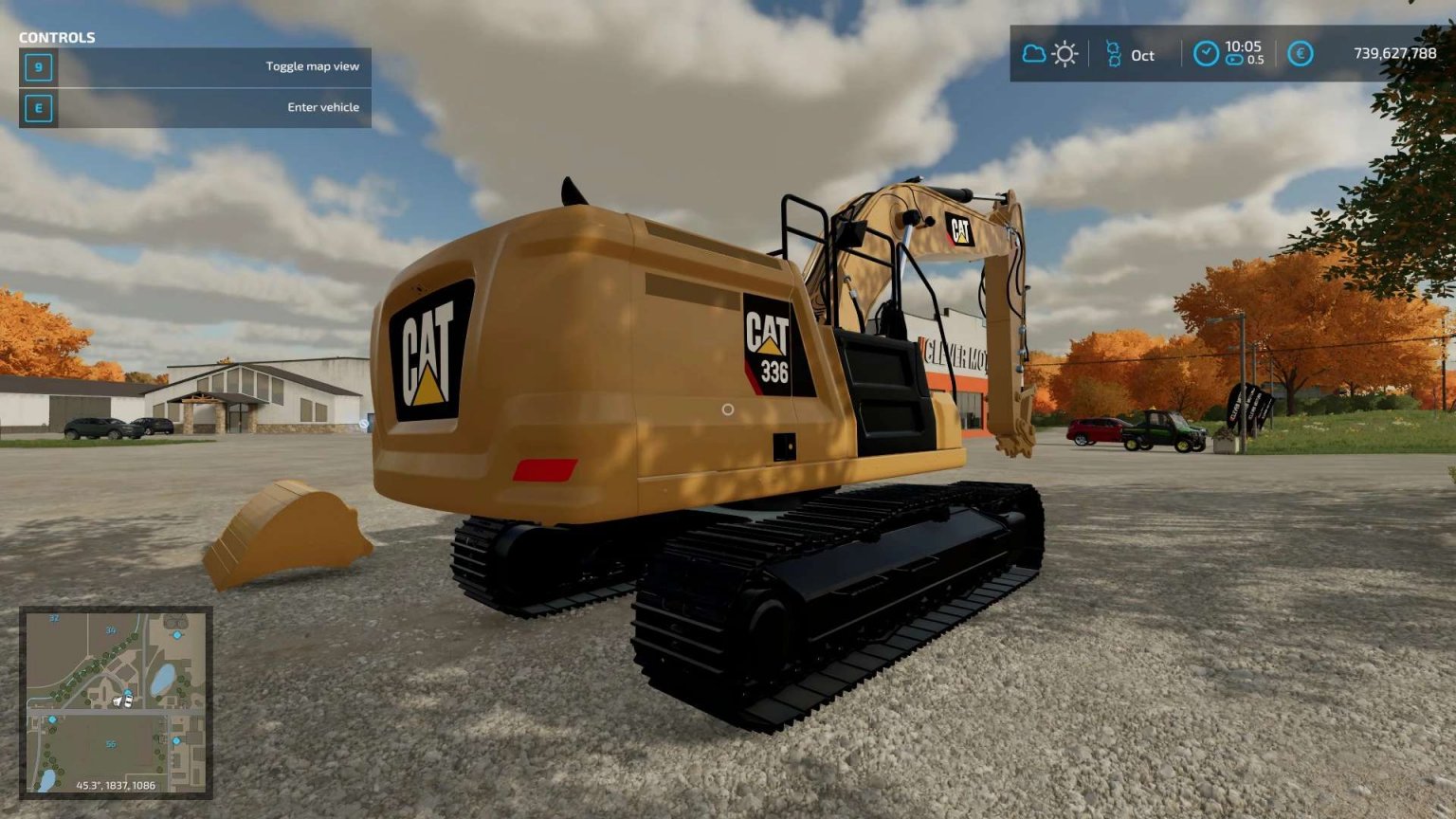Toggle map view from the Controls panel
Viewport: 1456px width, 819px height.
point(313,66)
